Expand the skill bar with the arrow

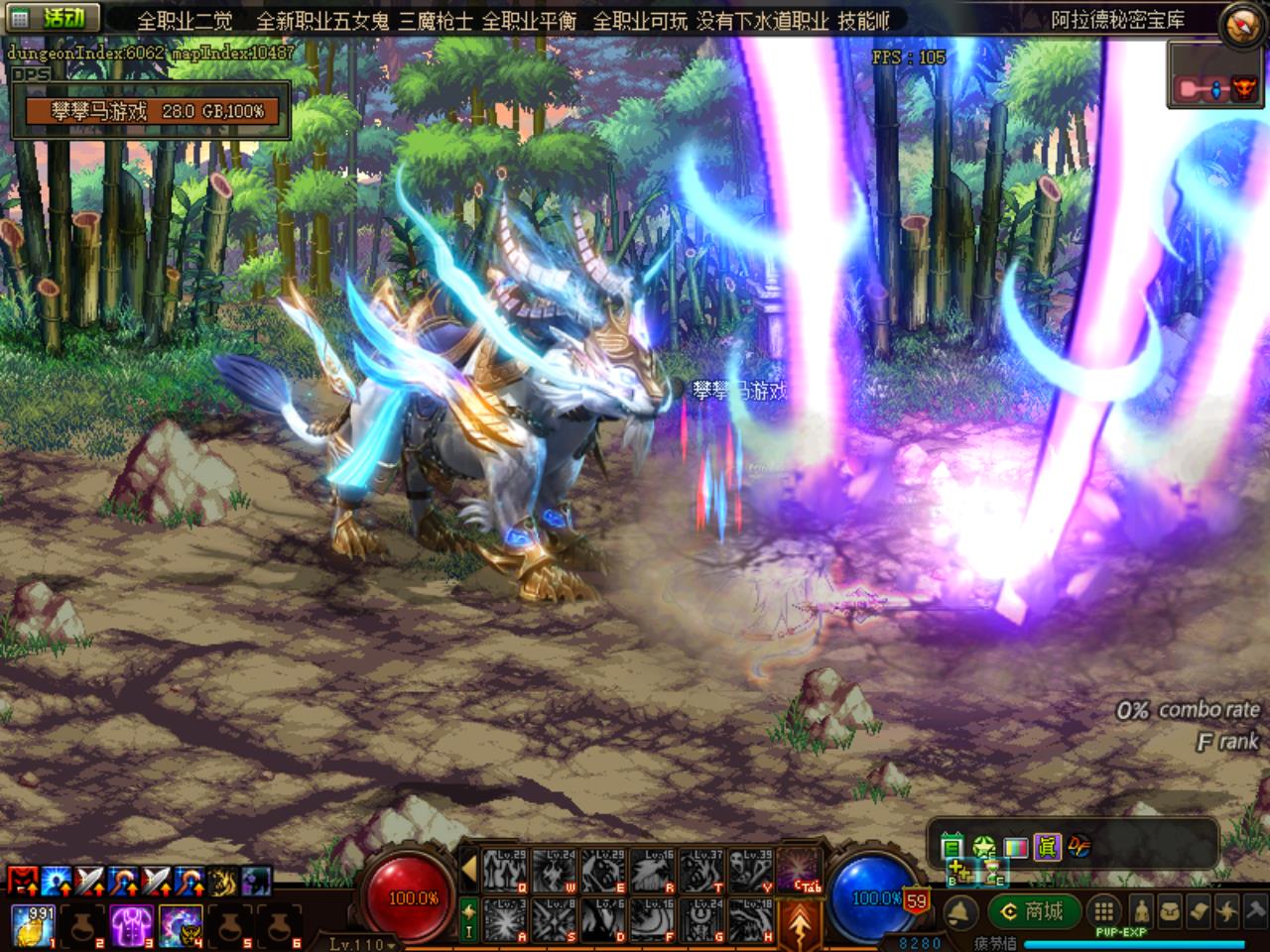pyautogui.click(x=468, y=871)
